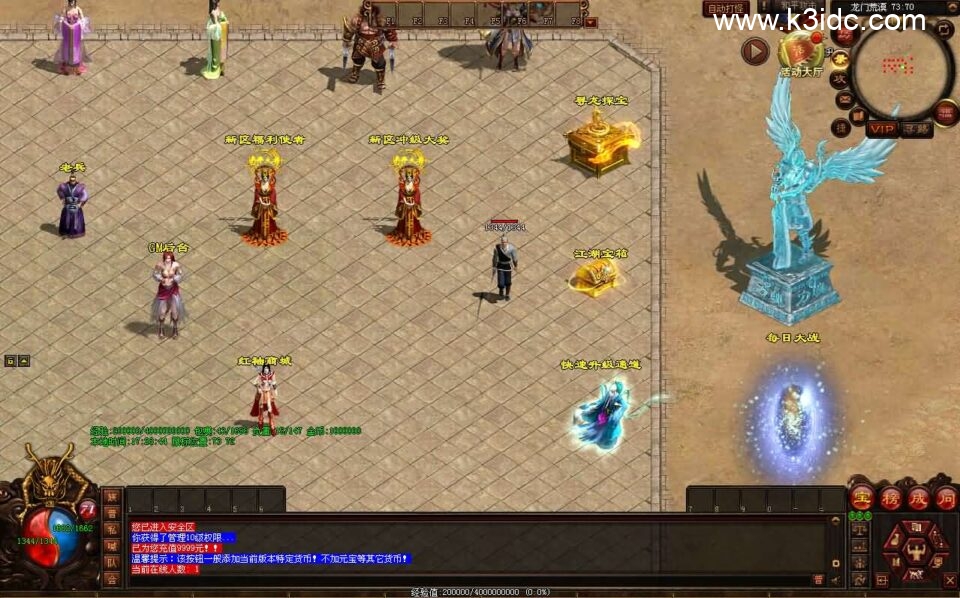960x598 pixels.
Task: Open the VIP panel
Action: (882, 128)
